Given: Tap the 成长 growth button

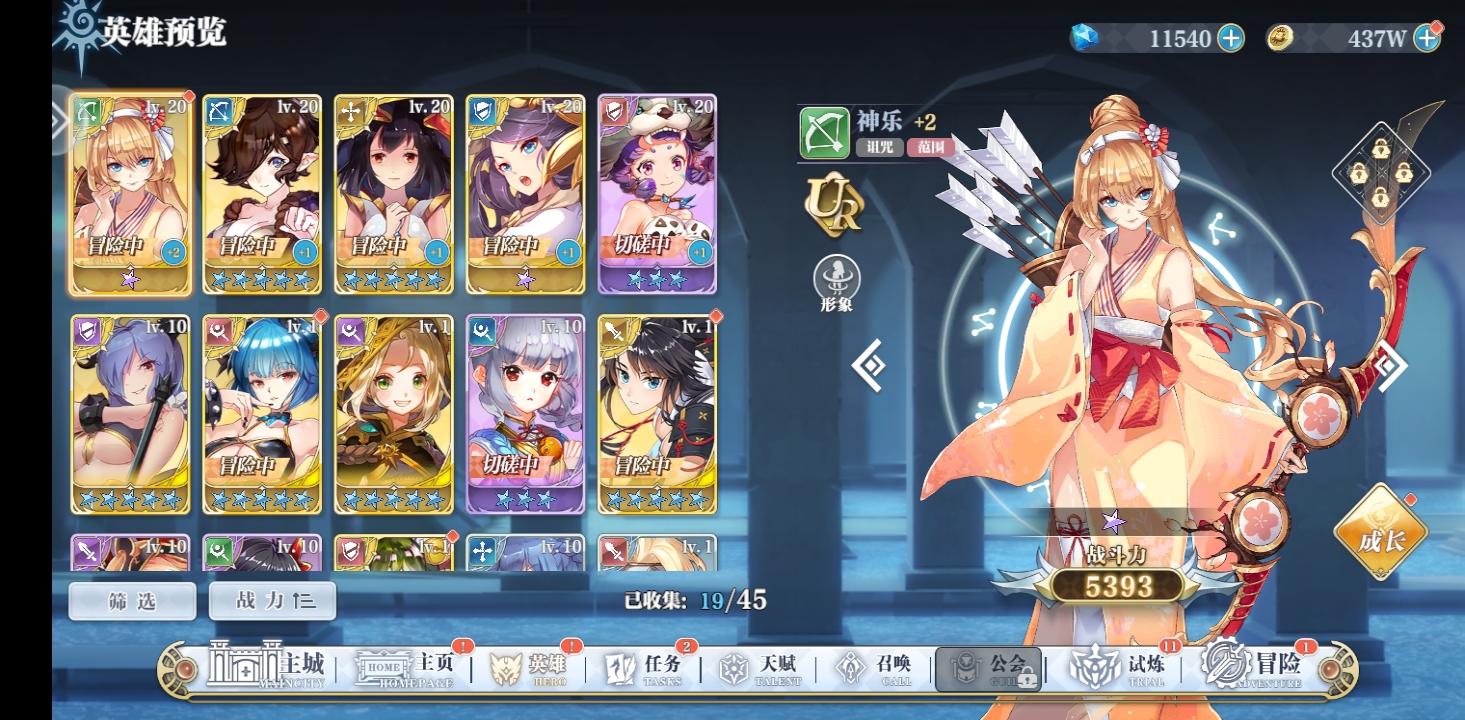Looking at the screenshot, I should [1383, 537].
